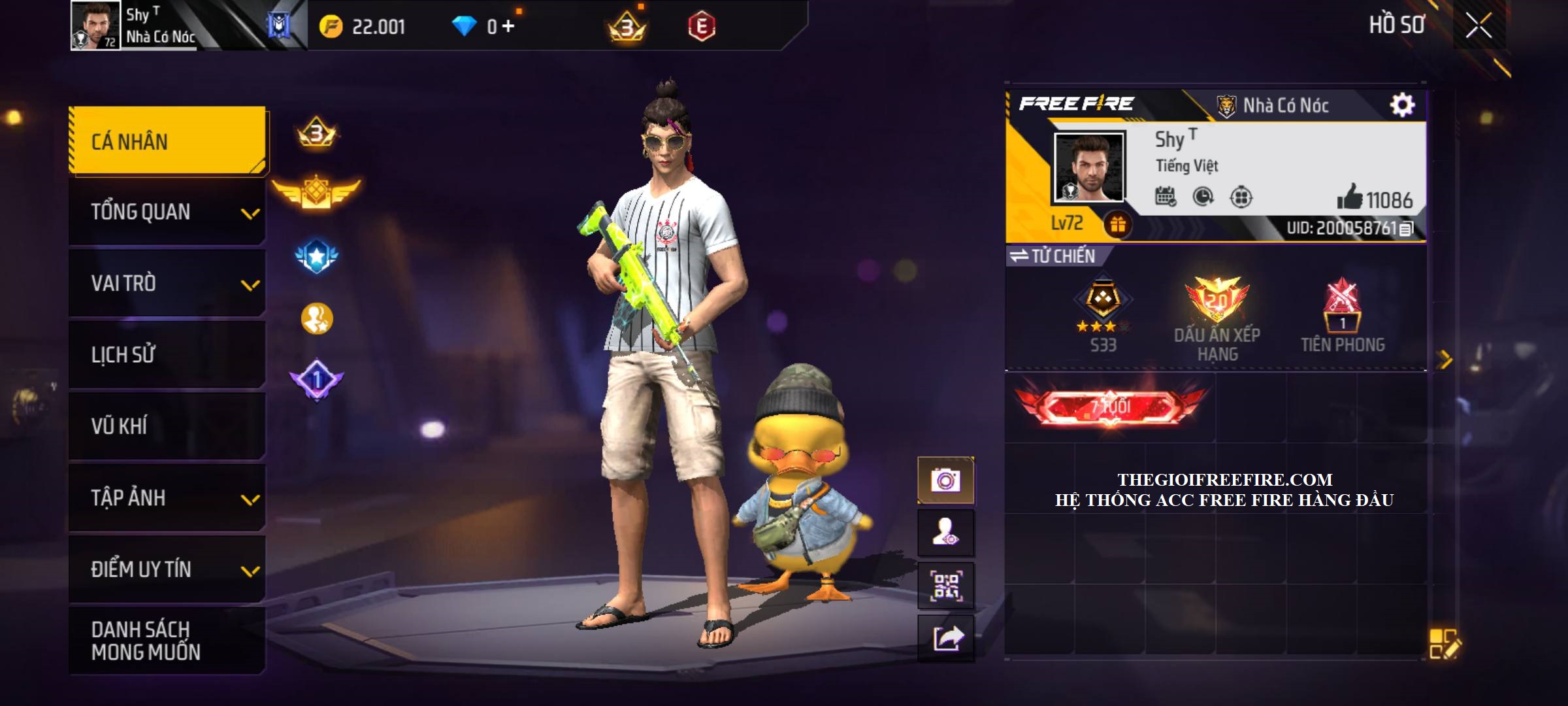
Task: Click the camera screenshot button
Action: pyautogui.click(x=945, y=481)
